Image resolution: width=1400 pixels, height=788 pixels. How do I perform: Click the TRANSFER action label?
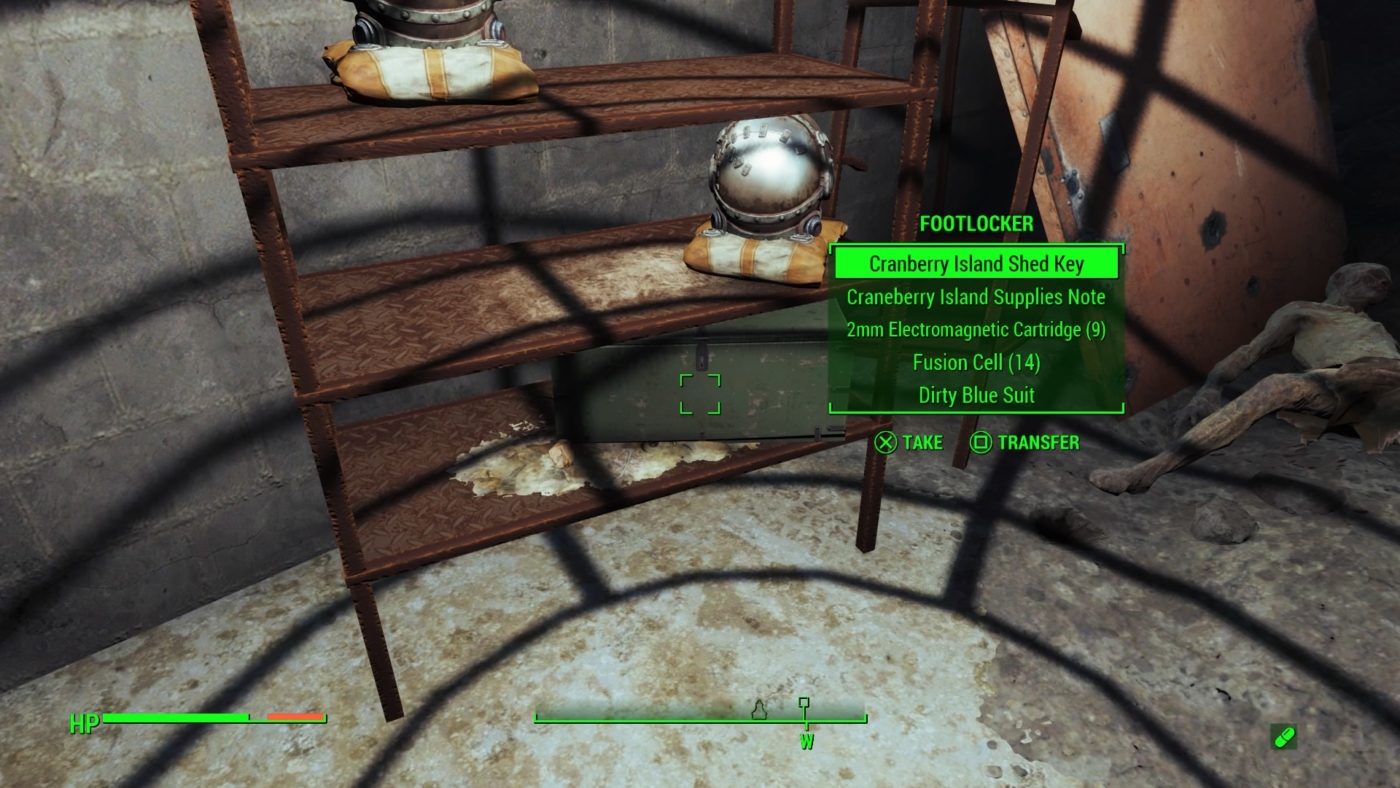(x=1040, y=442)
